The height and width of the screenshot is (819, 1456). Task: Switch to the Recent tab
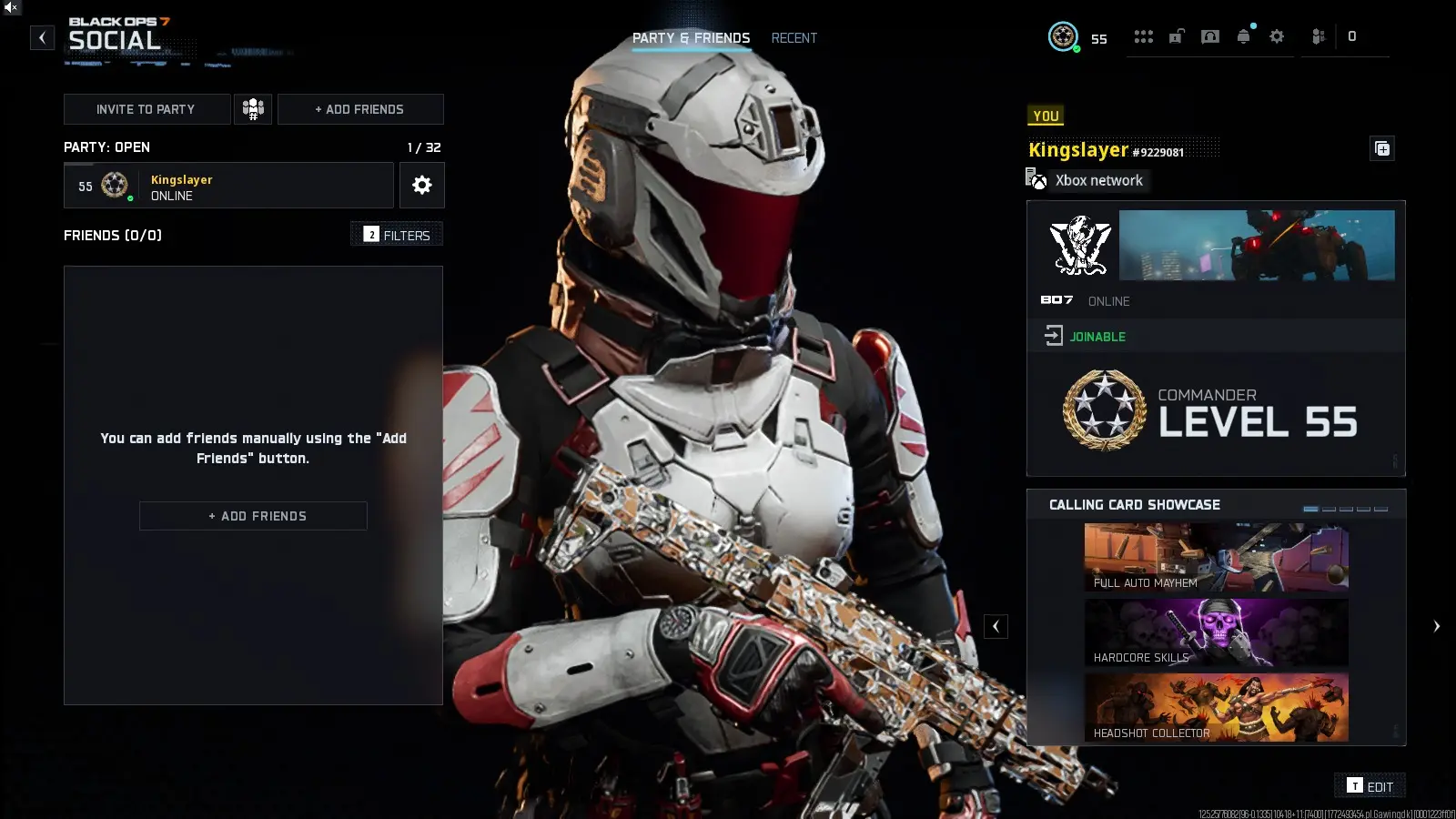click(794, 38)
